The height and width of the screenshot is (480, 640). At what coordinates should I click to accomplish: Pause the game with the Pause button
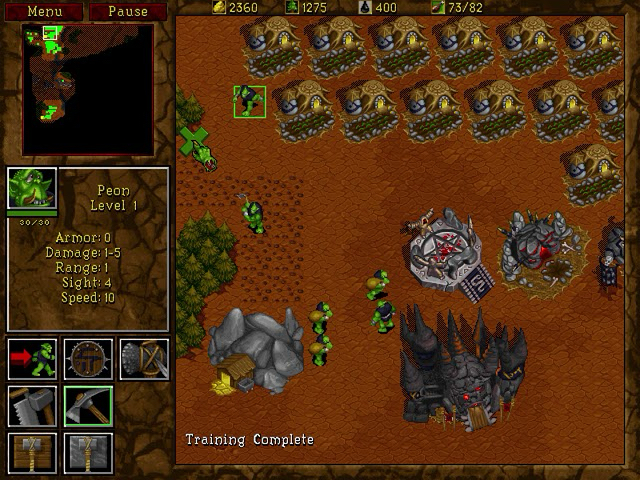[127, 11]
